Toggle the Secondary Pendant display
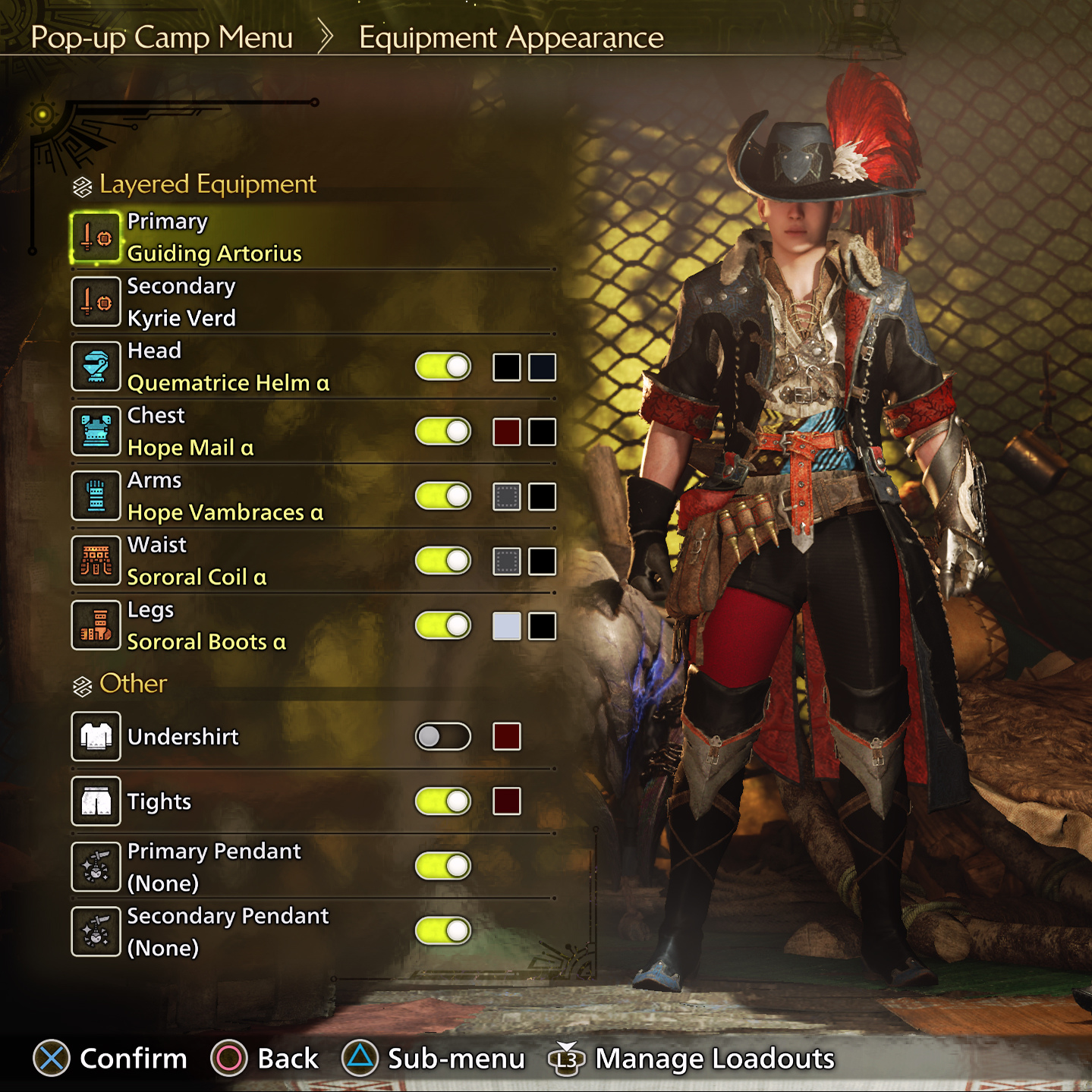 tap(443, 931)
